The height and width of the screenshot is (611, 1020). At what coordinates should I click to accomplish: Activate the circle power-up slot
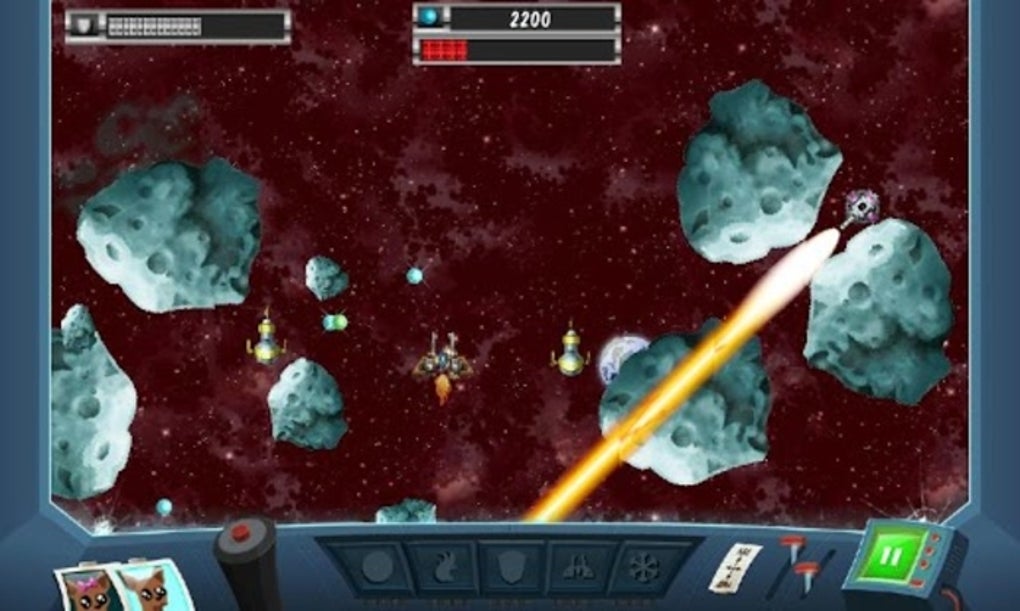[x=376, y=569]
